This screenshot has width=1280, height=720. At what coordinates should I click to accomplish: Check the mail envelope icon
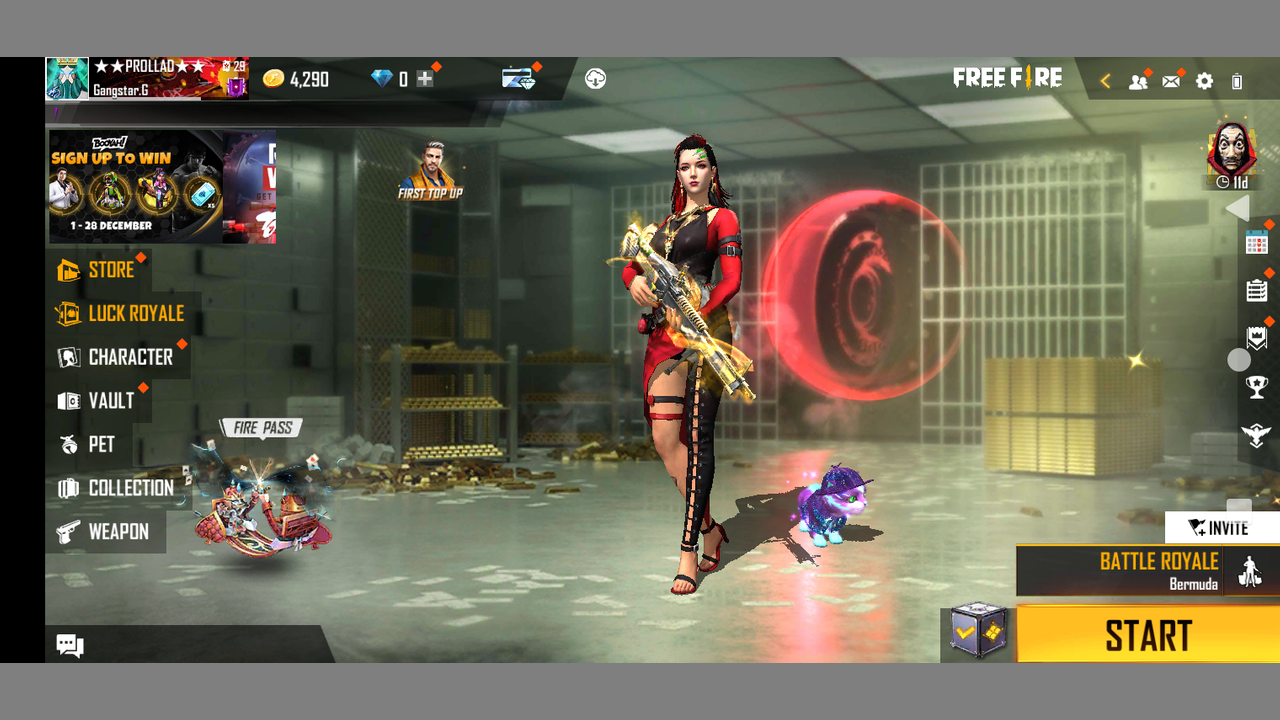tap(1171, 81)
